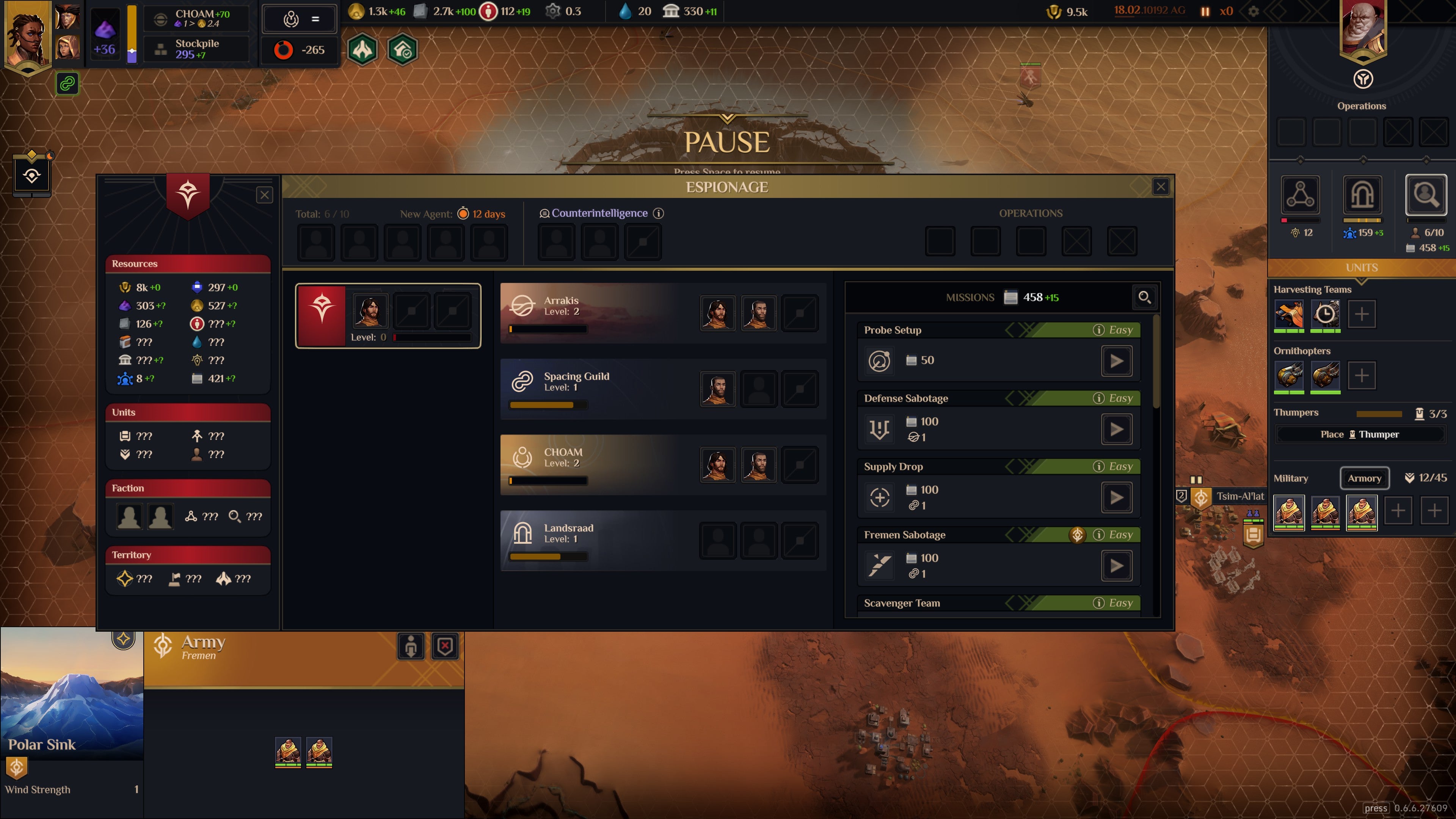Viewport: 1456px width, 819px height.
Task: Click the Counterintelligence info icon
Action: tap(659, 213)
